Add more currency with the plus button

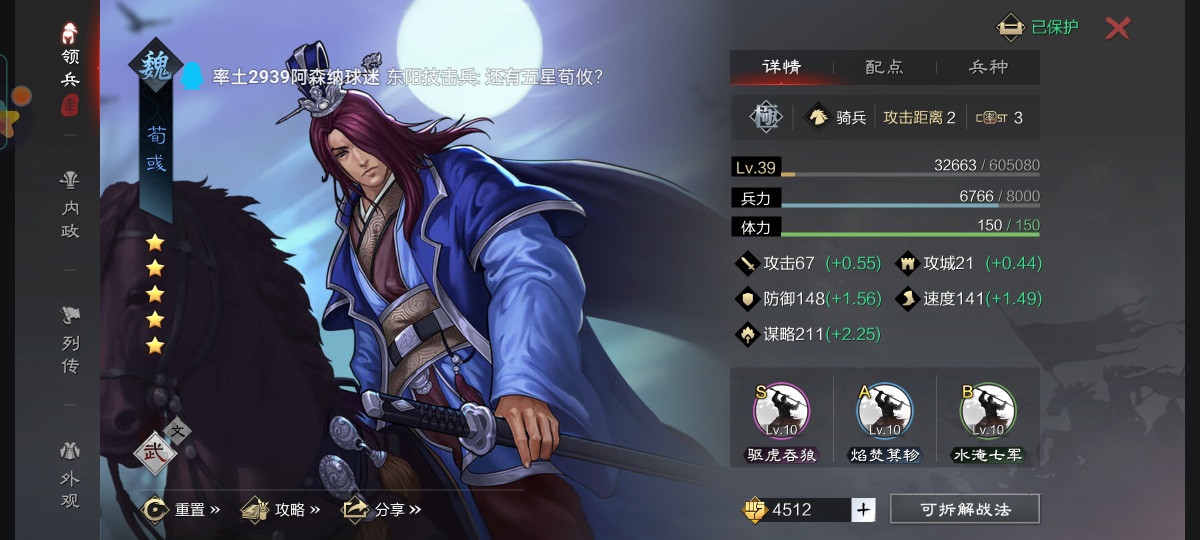(x=864, y=510)
